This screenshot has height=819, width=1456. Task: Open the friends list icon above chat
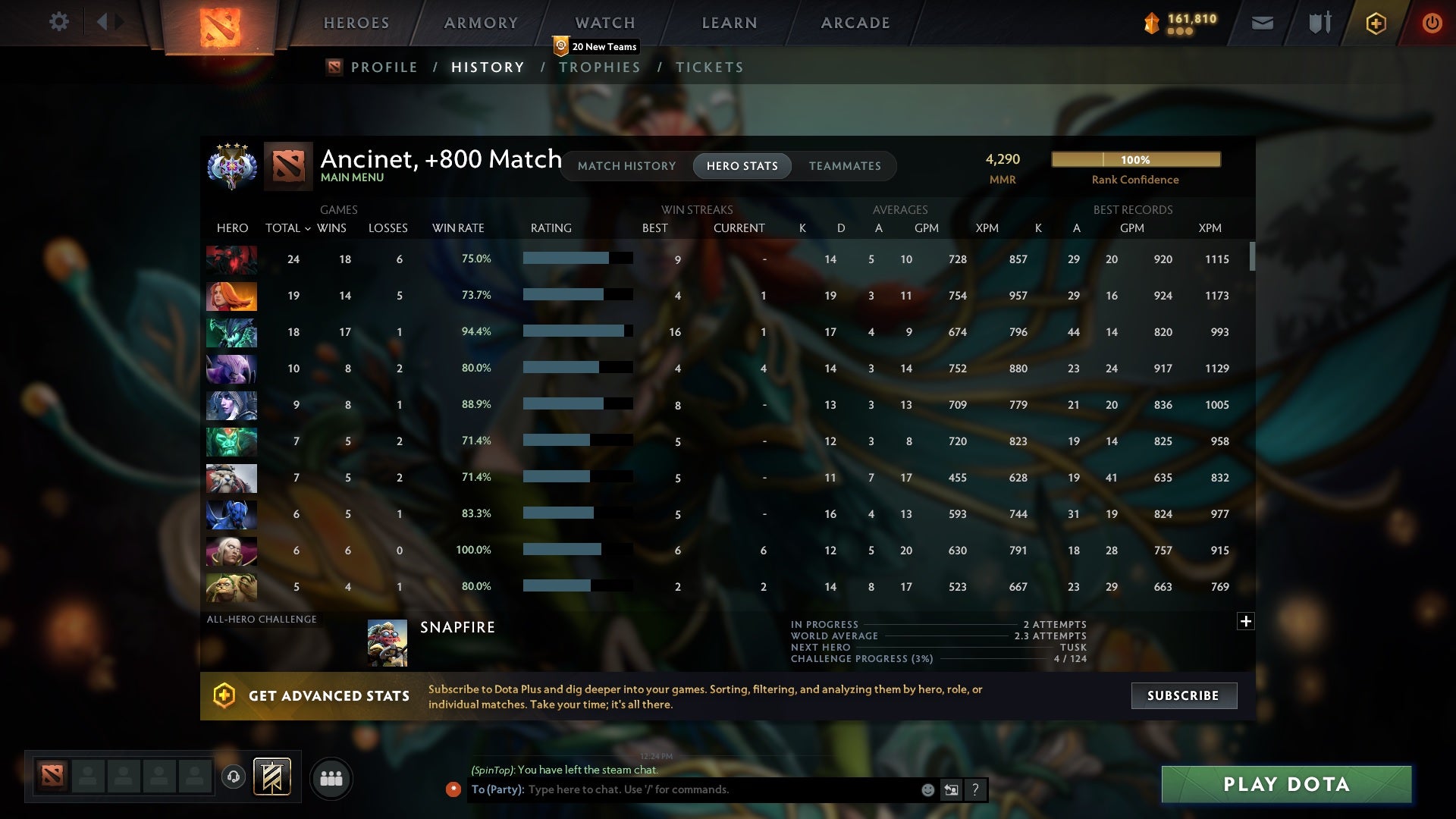pos(331,778)
